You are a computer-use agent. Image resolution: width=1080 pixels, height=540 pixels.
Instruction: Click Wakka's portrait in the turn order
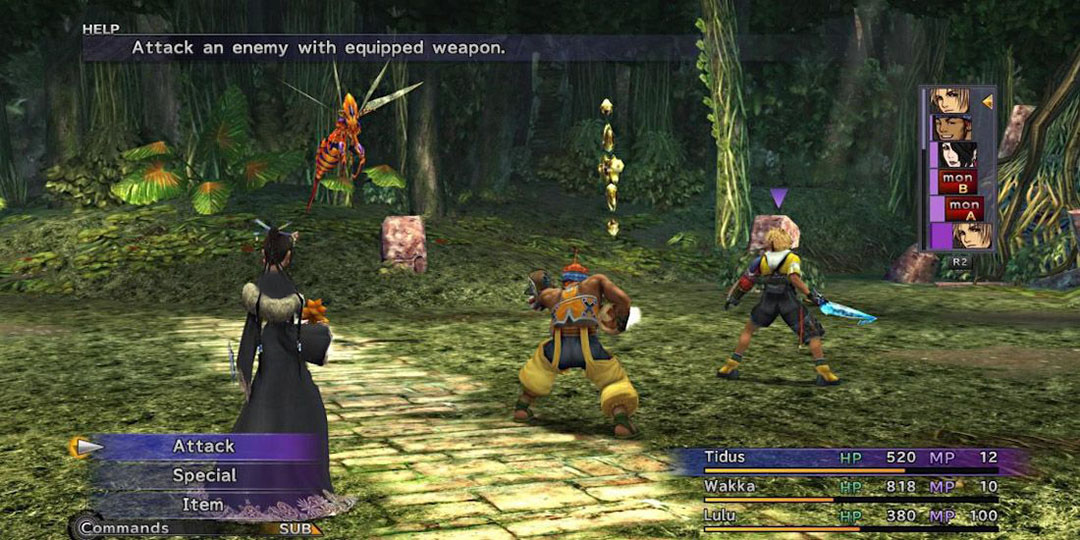point(952,128)
